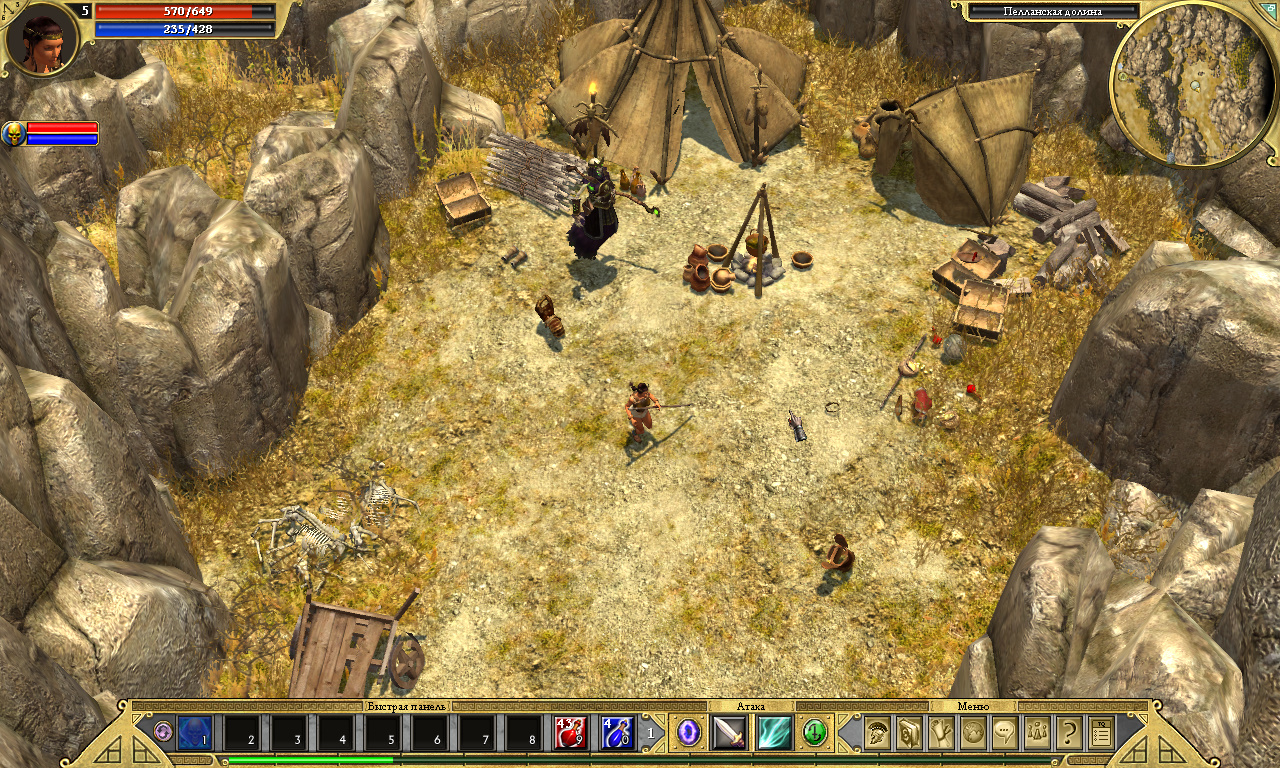Open help with the question mark icon
The image size is (1280, 768).
[x=1069, y=733]
